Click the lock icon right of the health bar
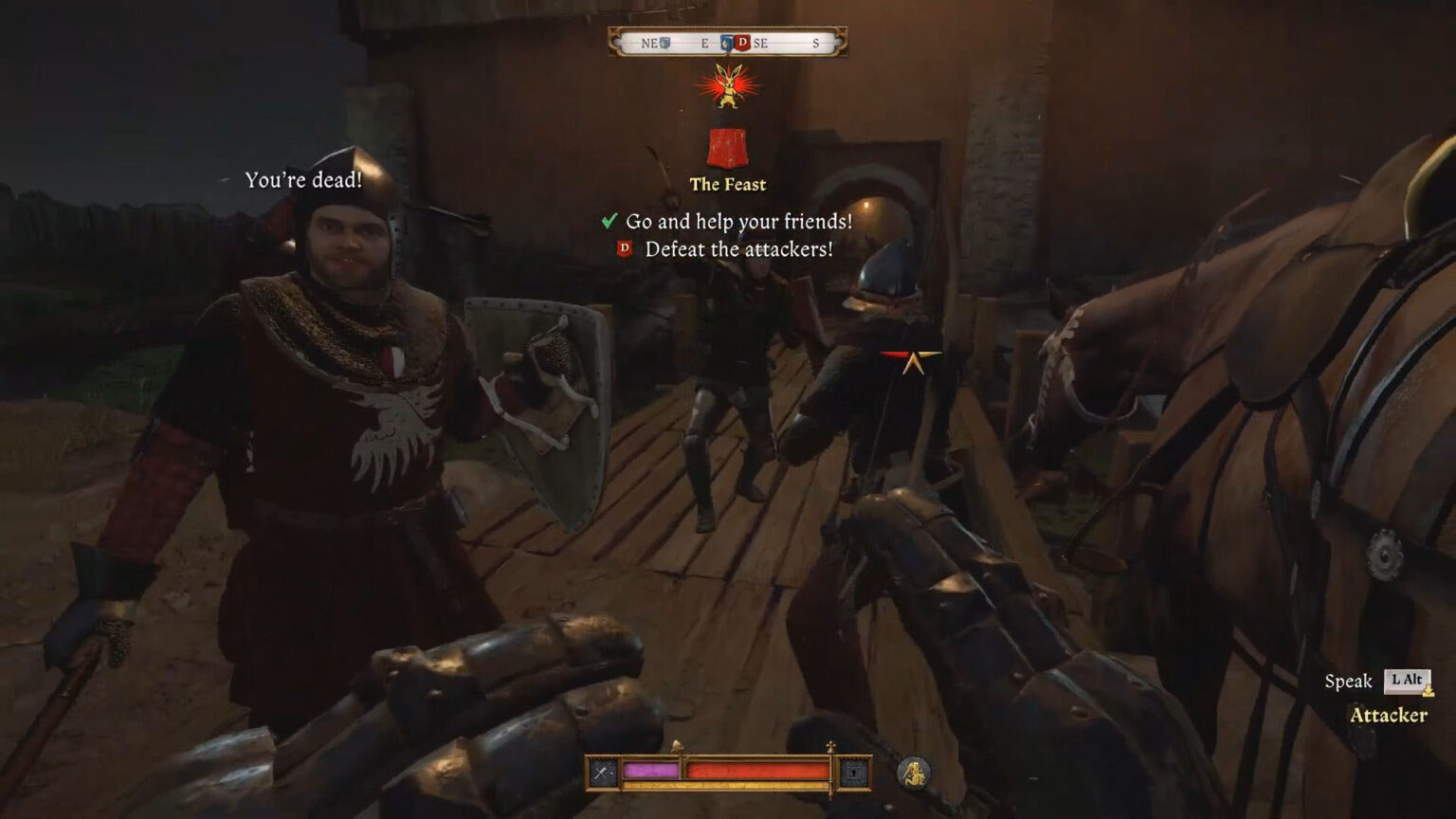This screenshot has width=1456, height=819. (x=856, y=771)
